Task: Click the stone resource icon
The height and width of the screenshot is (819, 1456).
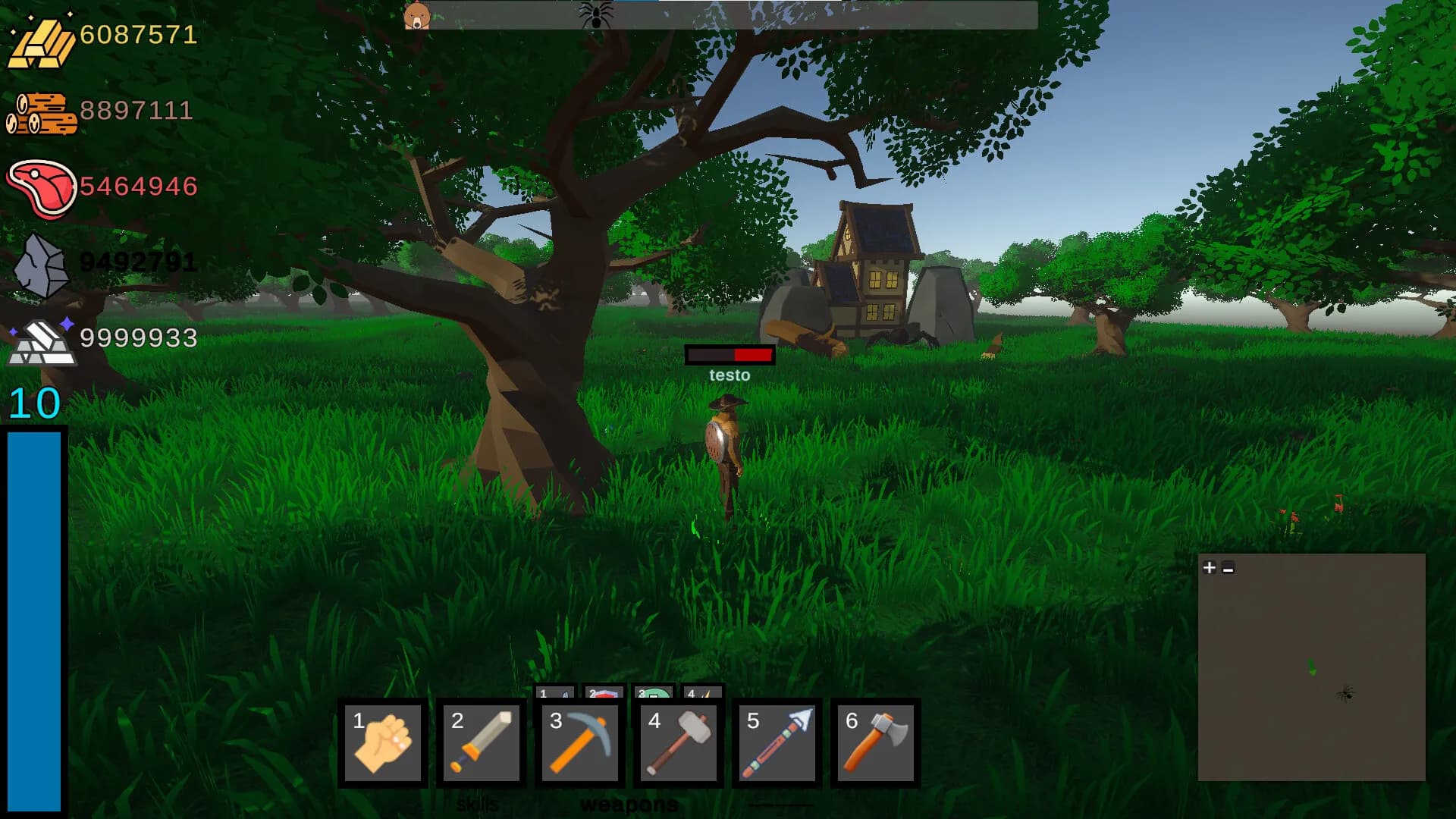Action: point(42,262)
